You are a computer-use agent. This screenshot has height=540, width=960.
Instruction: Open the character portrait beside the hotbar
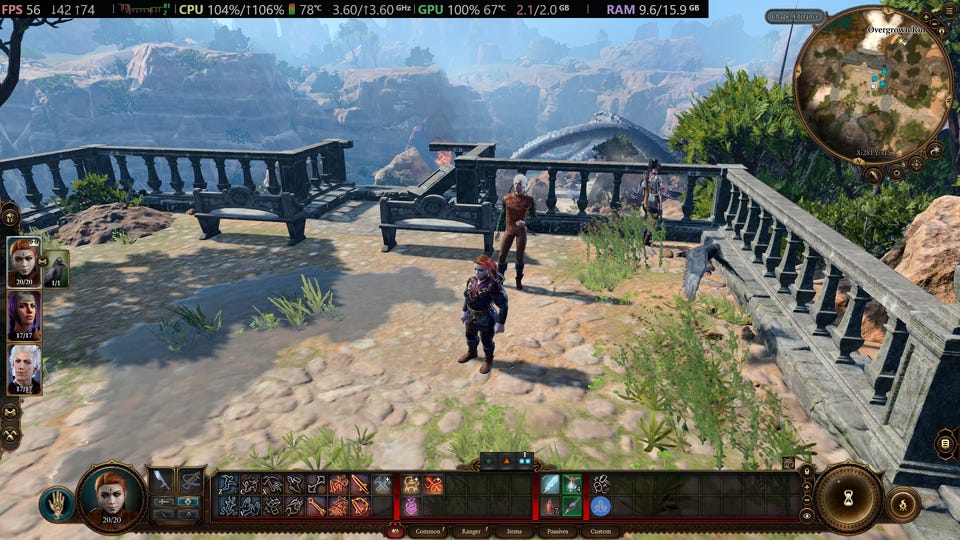(x=111, y=494)
